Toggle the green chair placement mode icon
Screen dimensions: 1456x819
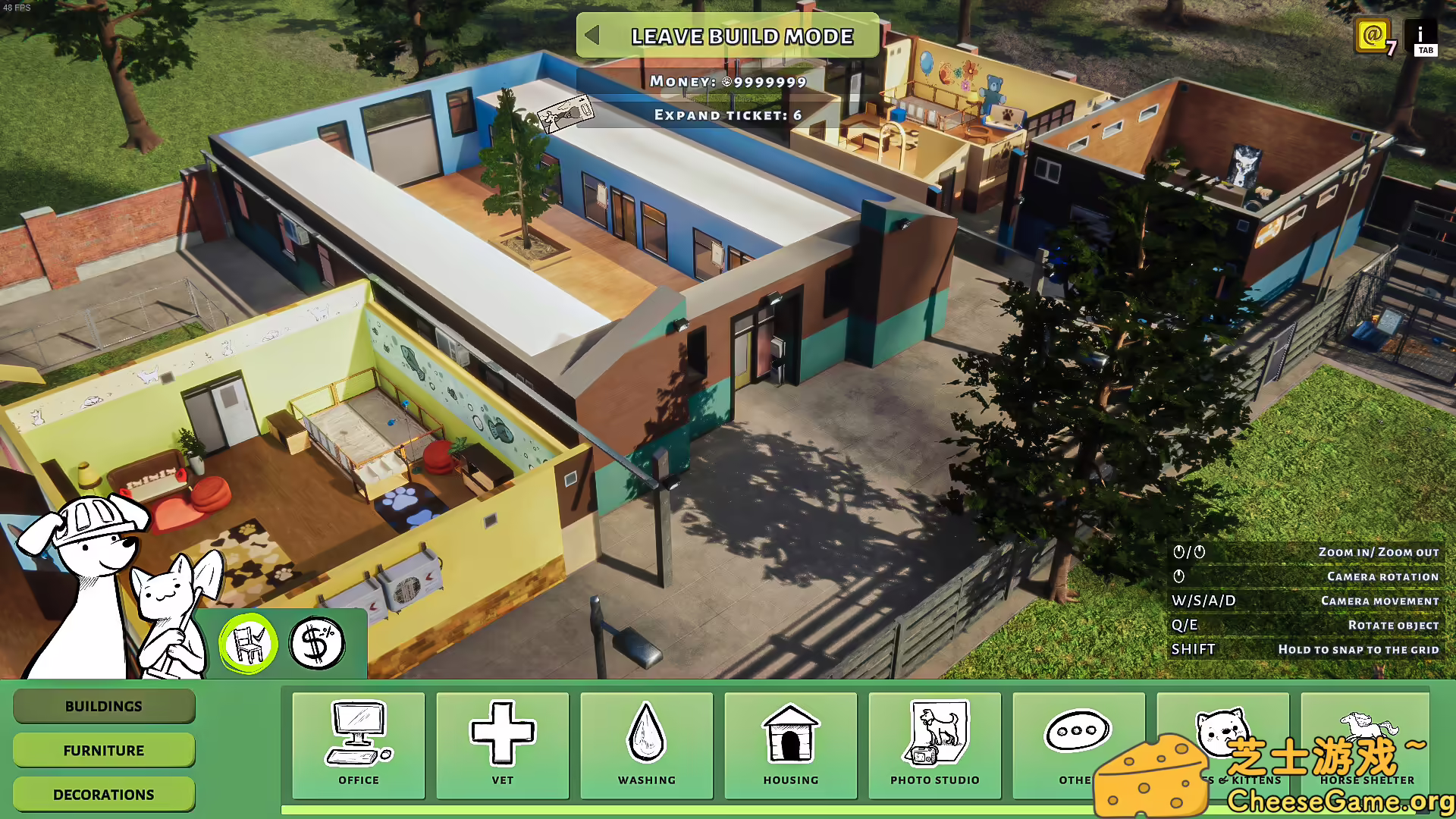click(250, 642)
